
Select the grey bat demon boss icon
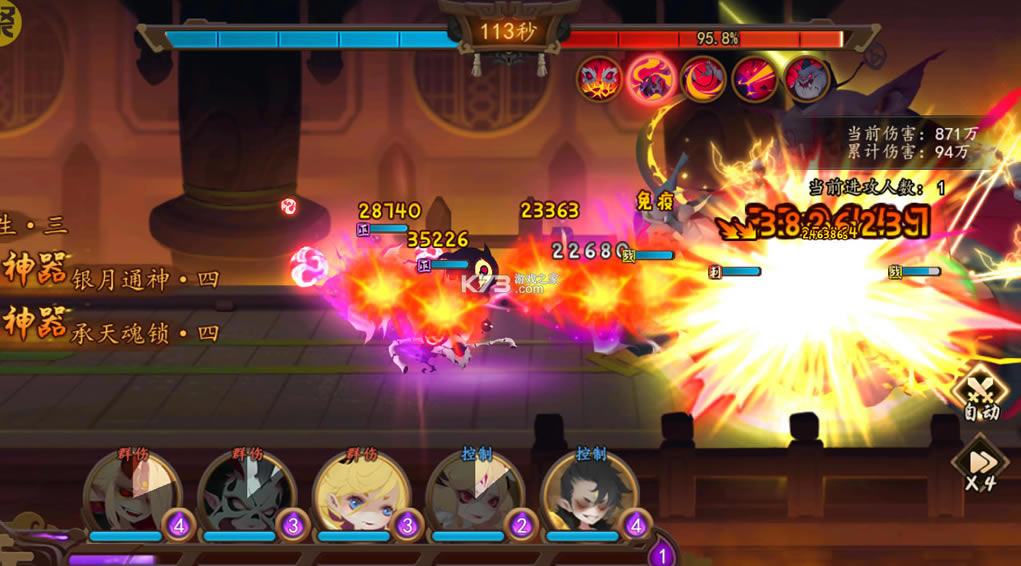coord(807,78)
